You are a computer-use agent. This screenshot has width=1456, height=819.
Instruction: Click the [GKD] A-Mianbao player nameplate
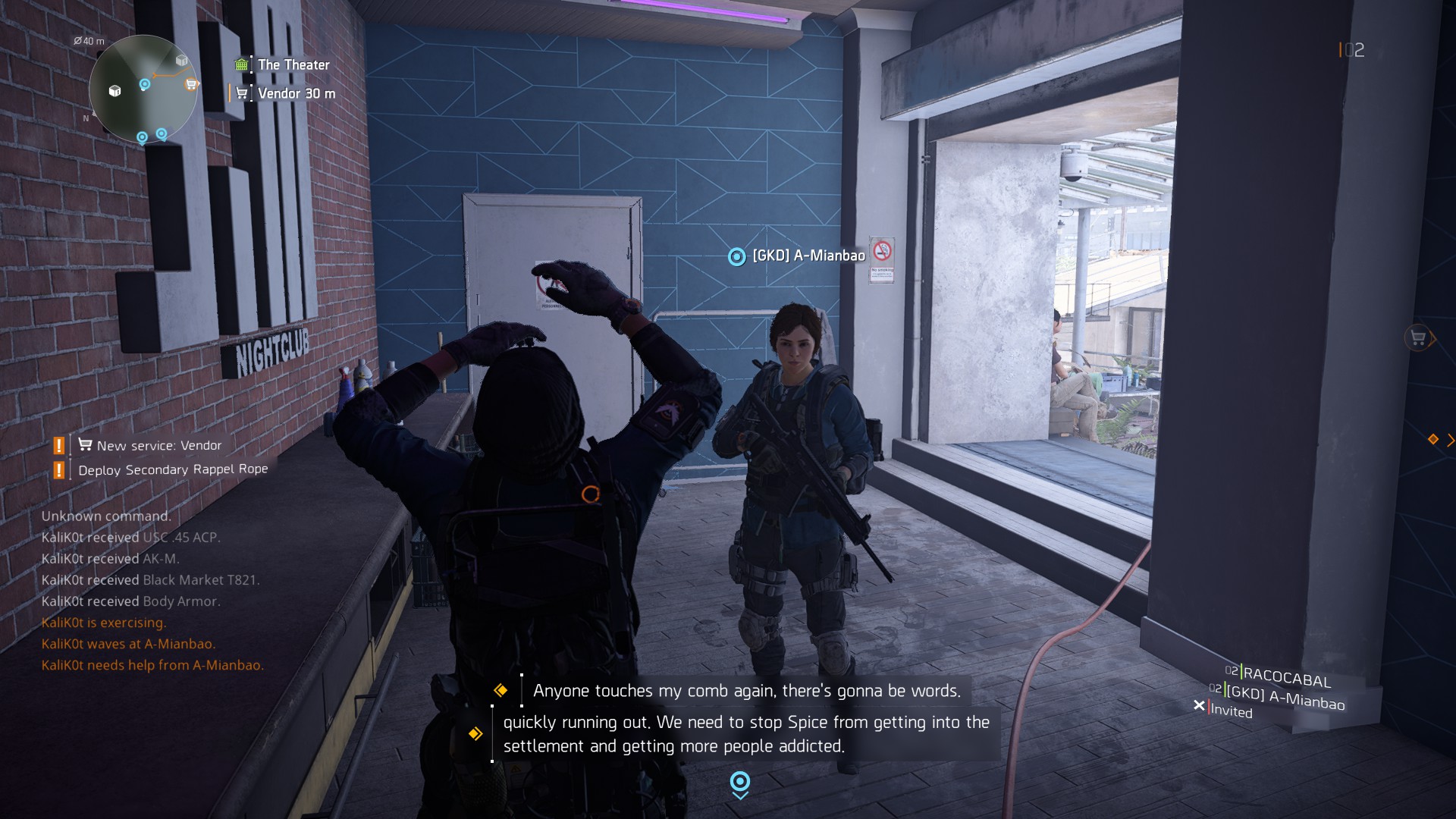(x=808, y=256)
